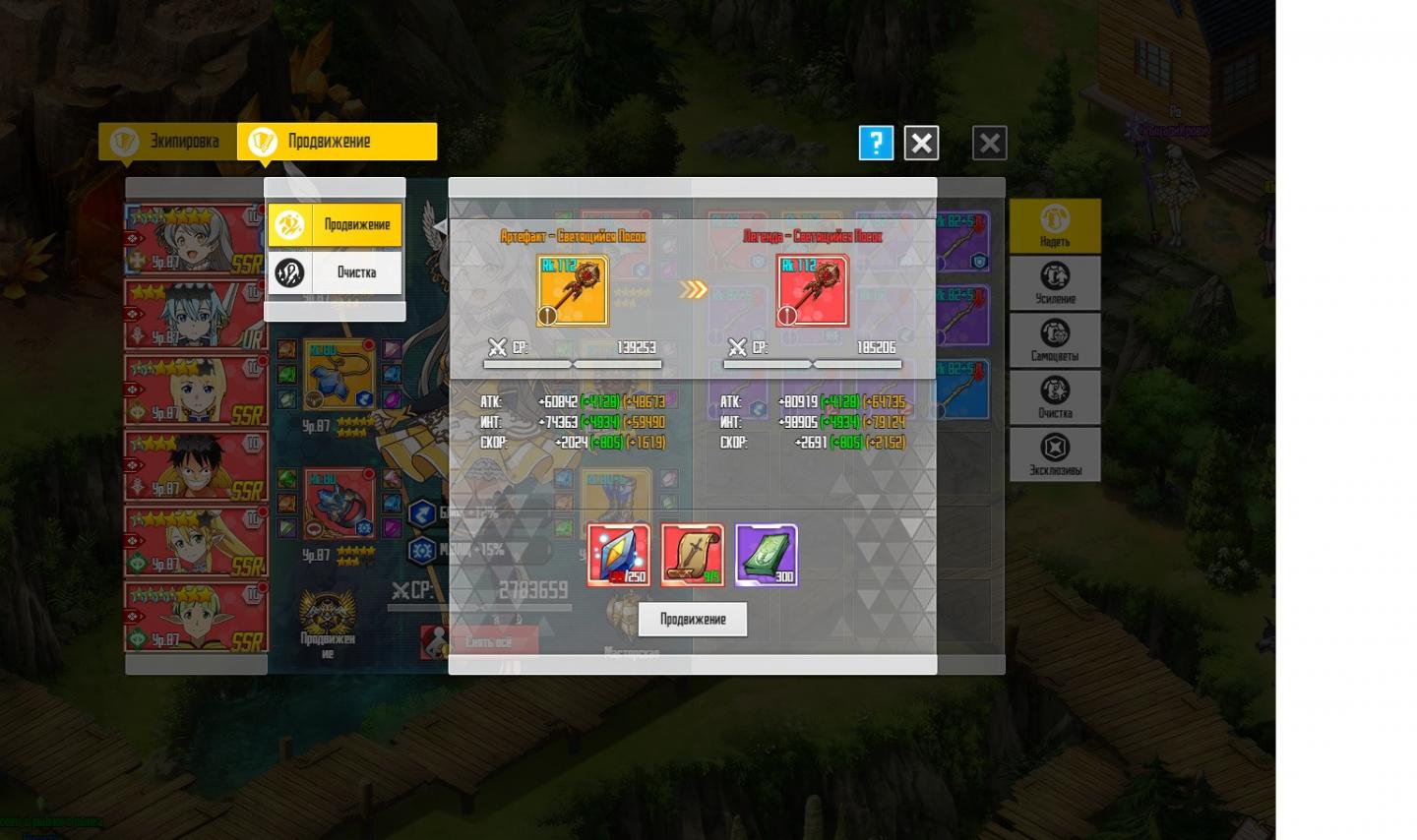The width and height of the screenshot is (1417, 840).
Task: Select the black-haired straw hat hero card
Action: coord(196,465)
